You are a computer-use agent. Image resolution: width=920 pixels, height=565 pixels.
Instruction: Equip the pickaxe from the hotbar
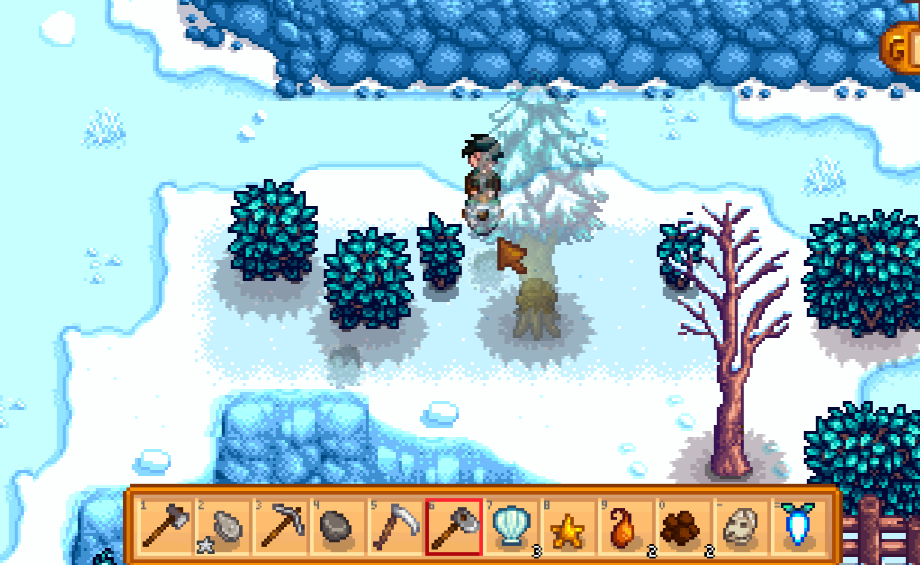[x=281, y=525]
